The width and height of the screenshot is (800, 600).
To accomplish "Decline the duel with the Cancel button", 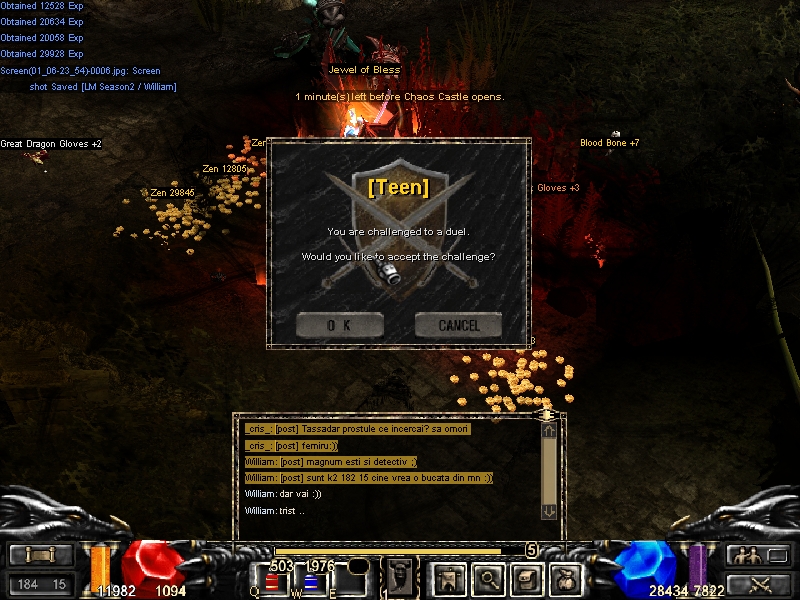I will click(459, 325).
